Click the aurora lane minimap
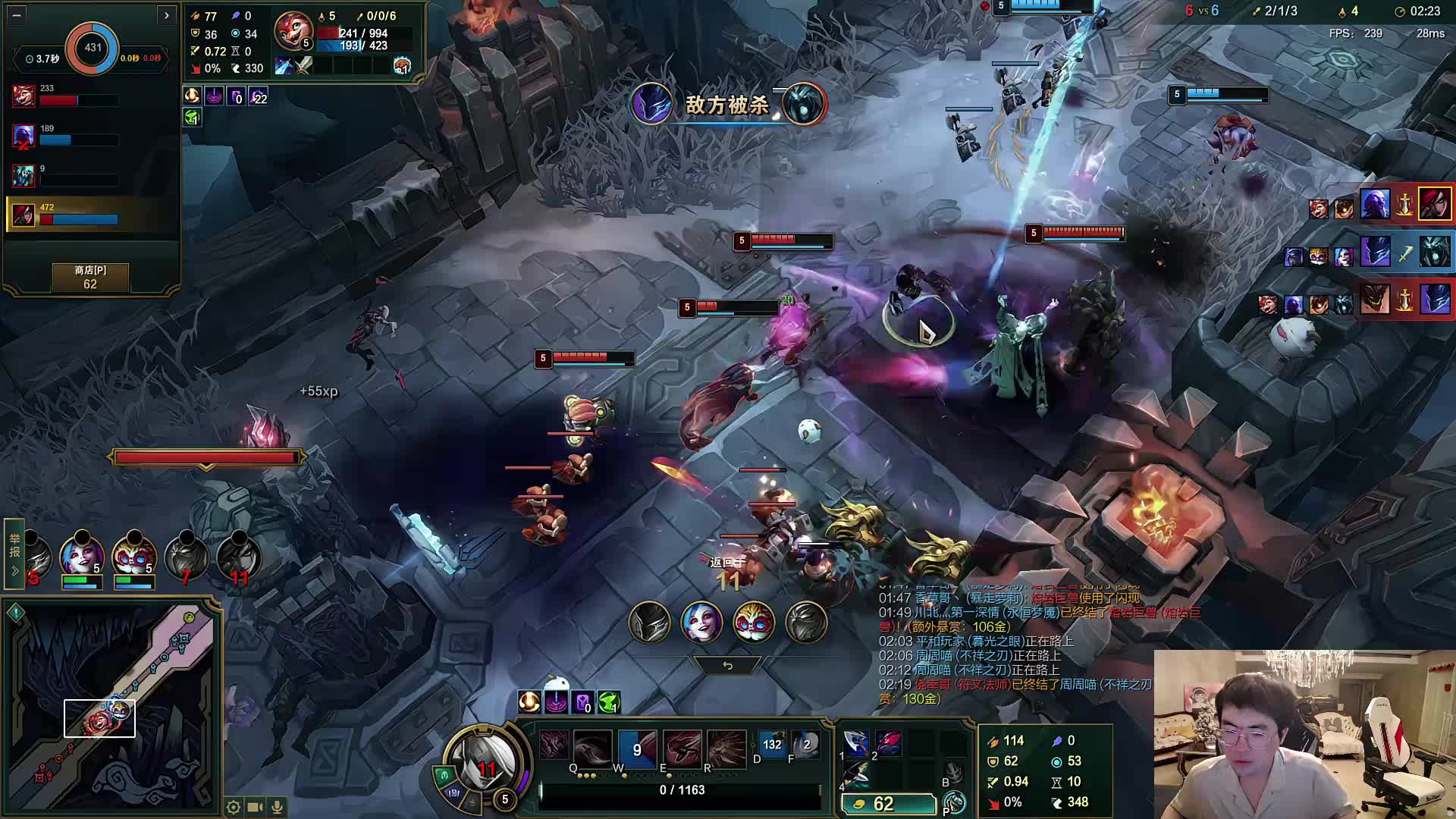The height and width of the screenshot is (819, 1456). coord(112,704)
